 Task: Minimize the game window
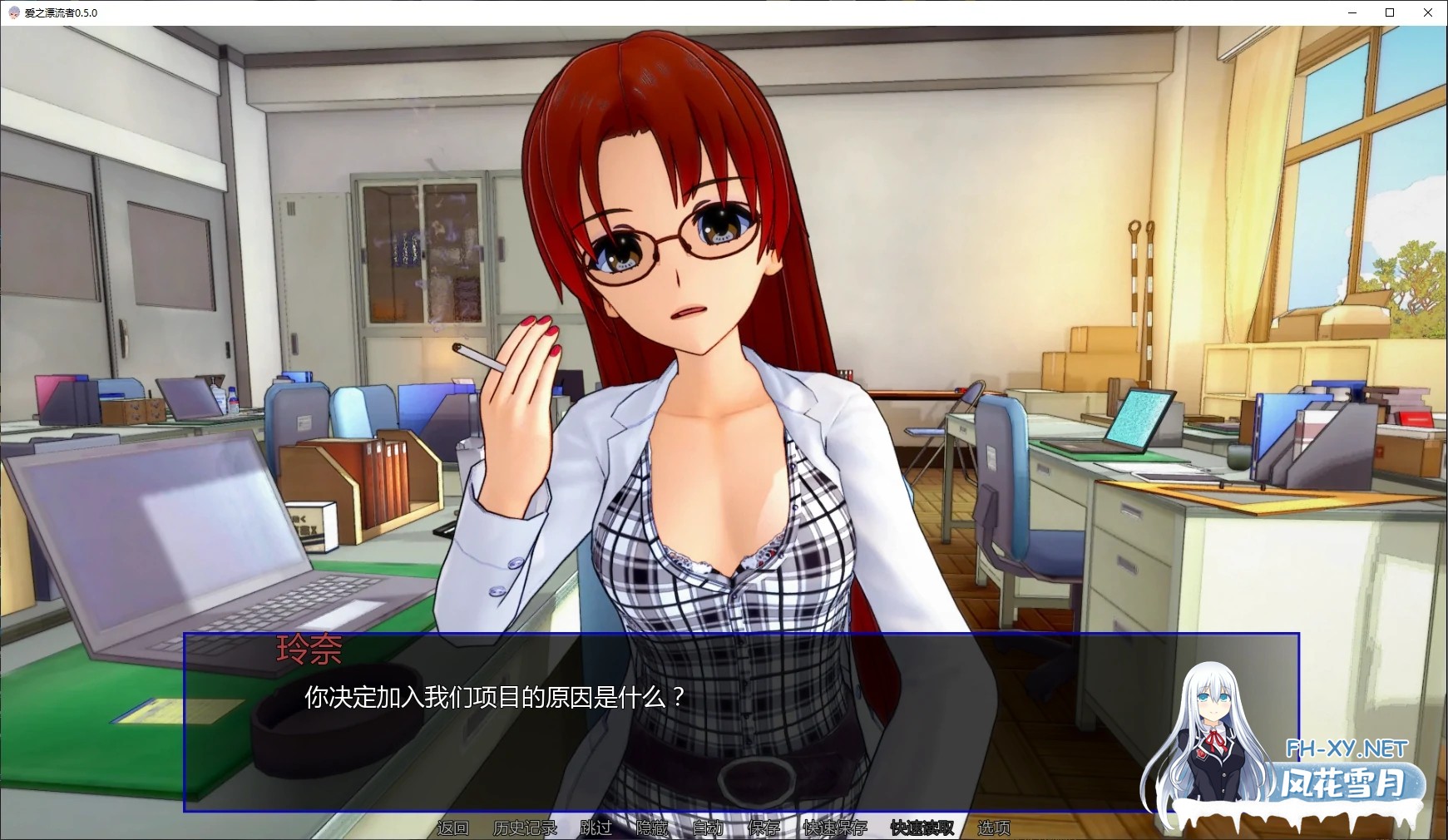click(1351, 12)
